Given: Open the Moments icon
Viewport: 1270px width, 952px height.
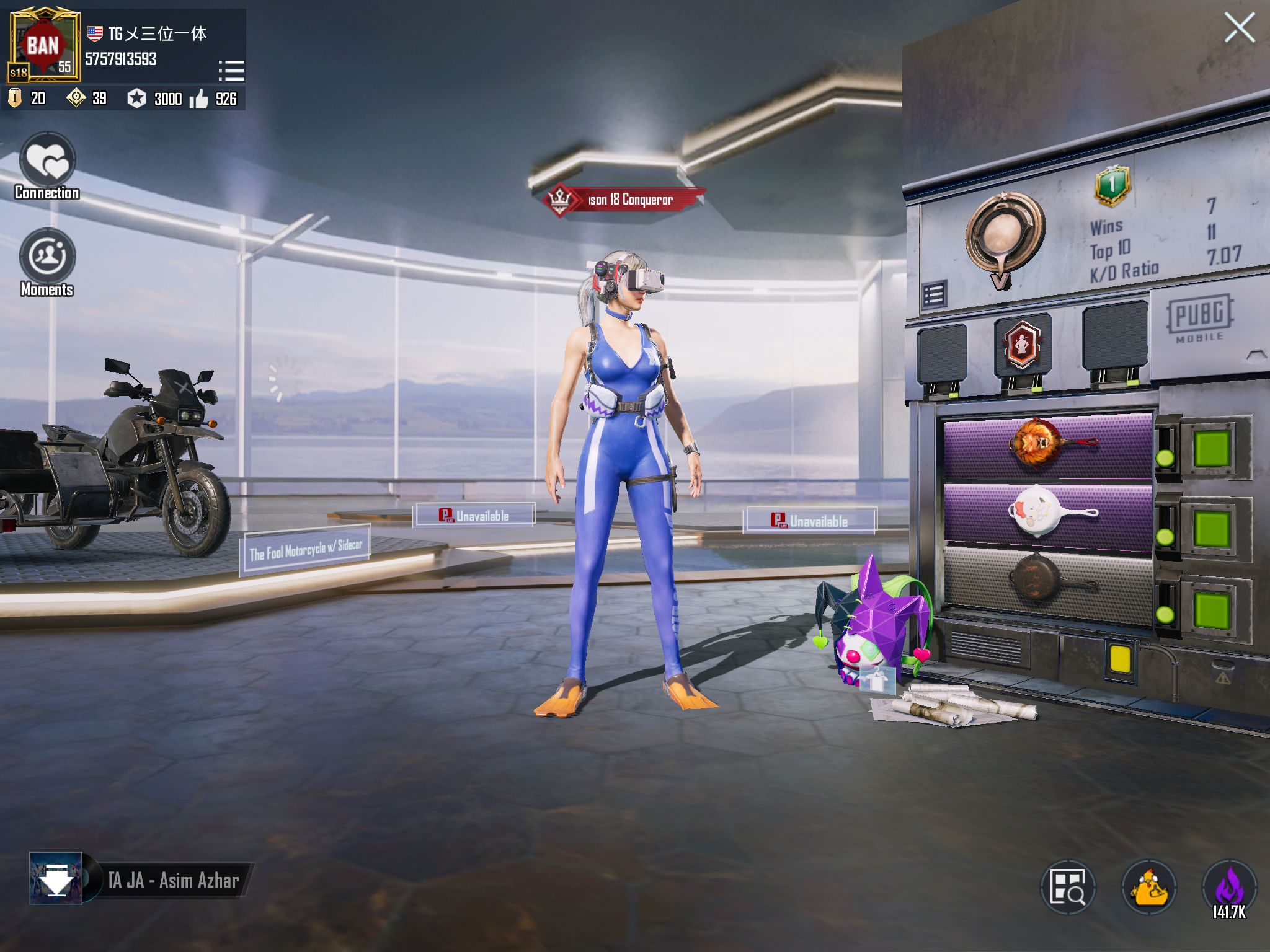Looking at the screenshot, I should (47, 257).
